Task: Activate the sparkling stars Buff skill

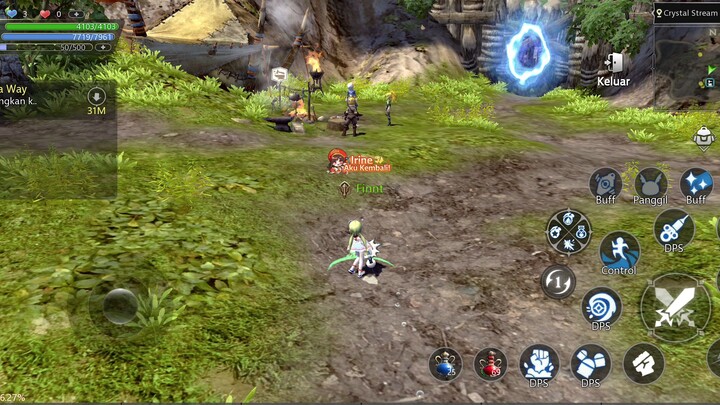Action: pyautogui.click(x=696, y=183)
